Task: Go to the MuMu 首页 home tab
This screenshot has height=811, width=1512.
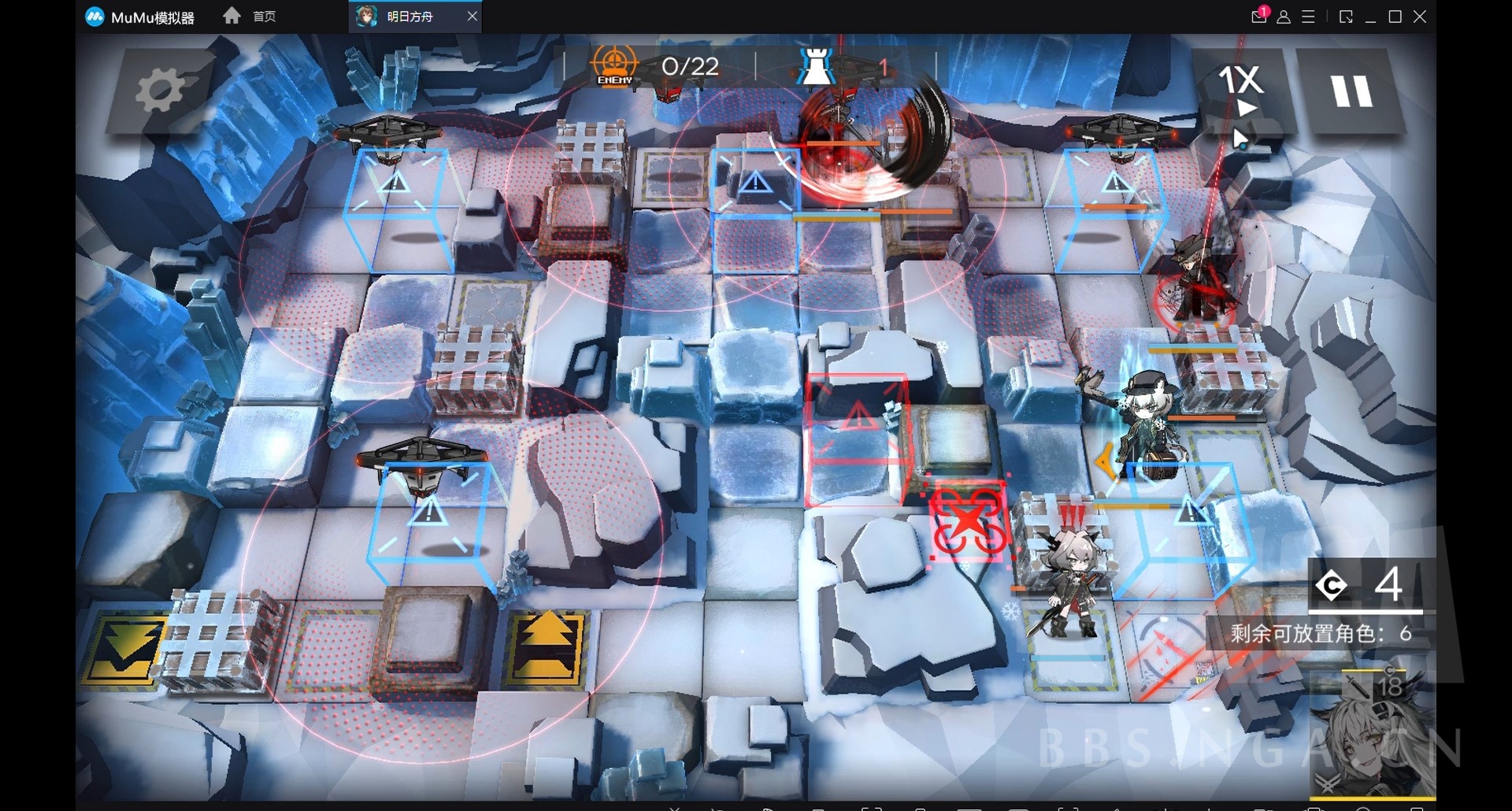Action: click(250, 17)
